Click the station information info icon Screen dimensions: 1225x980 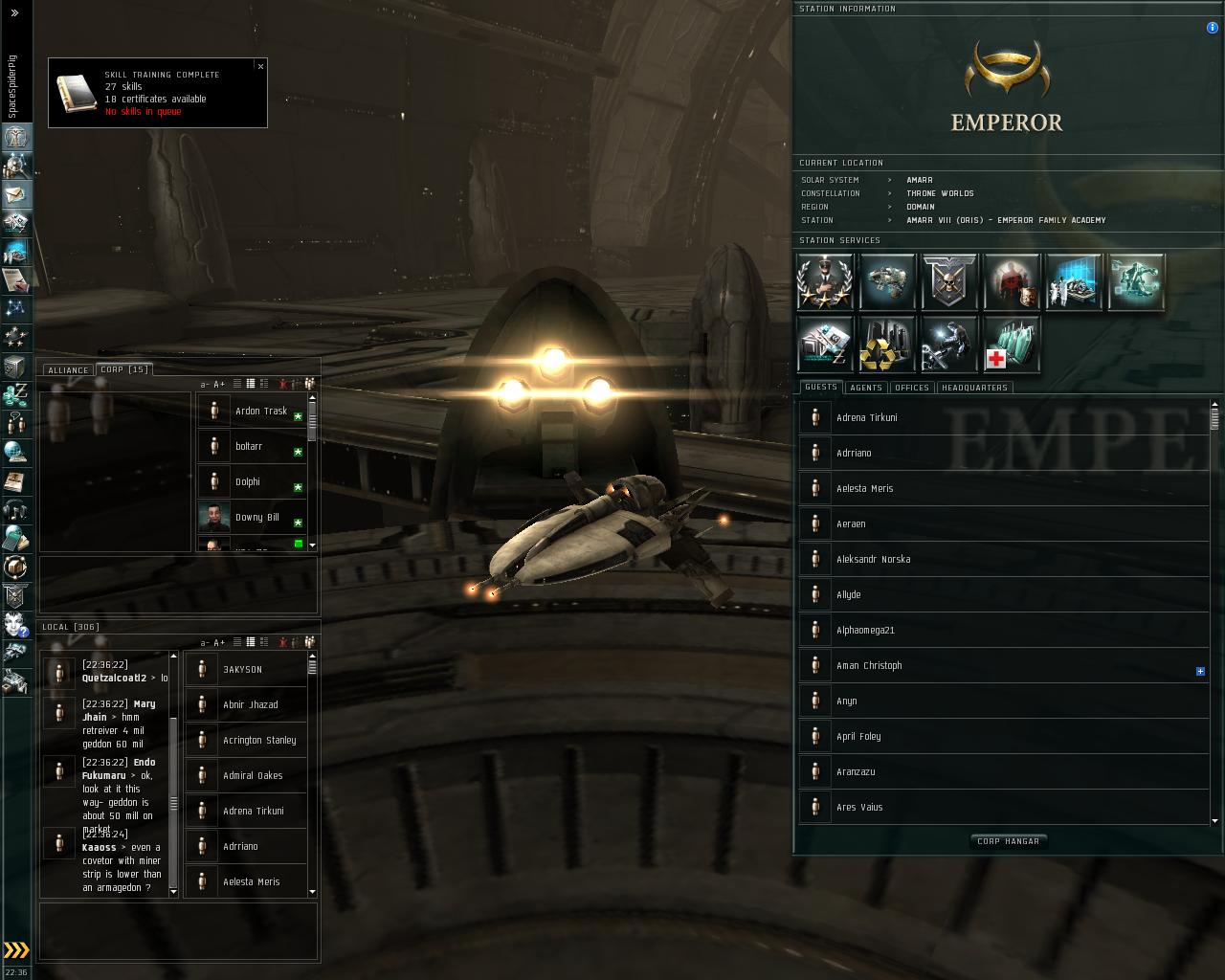coord(1213,28)
